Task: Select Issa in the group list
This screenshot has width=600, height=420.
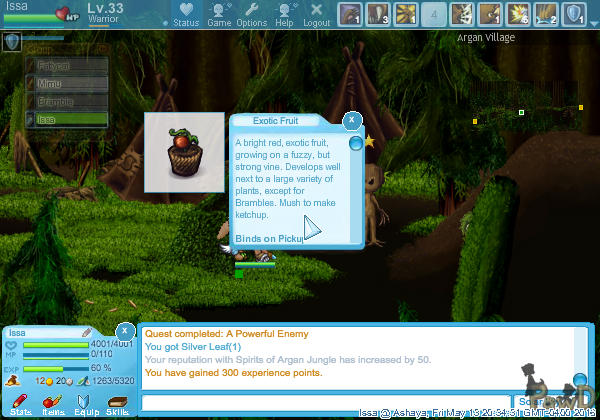Action: click(66, 119)
